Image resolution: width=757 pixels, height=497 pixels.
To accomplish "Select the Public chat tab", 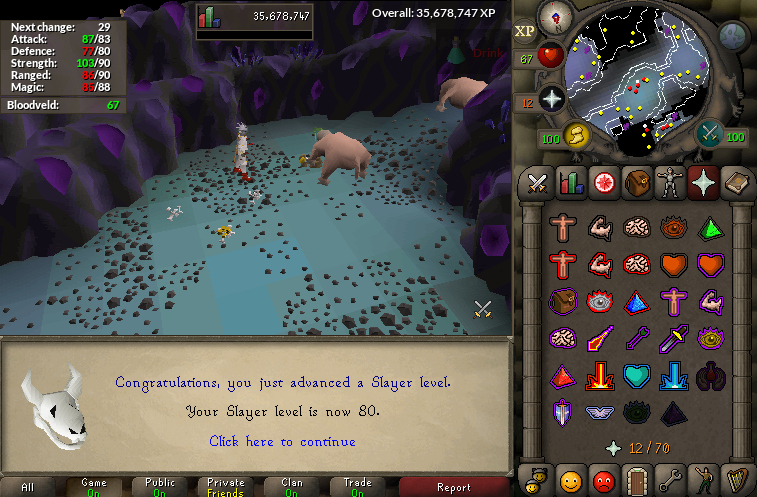I will pos(160,487).
